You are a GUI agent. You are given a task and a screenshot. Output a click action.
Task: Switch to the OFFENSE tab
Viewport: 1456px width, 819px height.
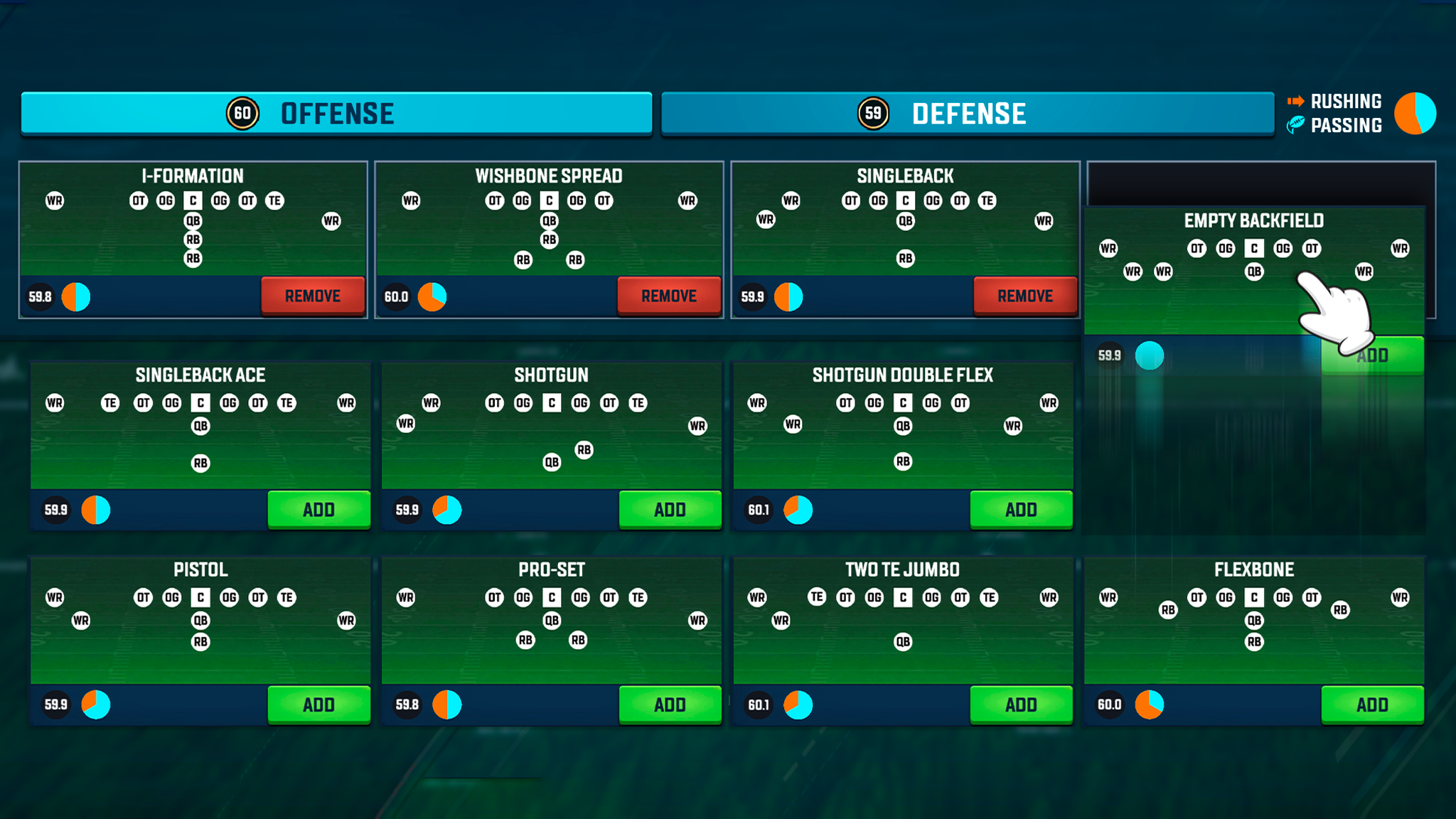pyautogui.click(x=336, y=112)
